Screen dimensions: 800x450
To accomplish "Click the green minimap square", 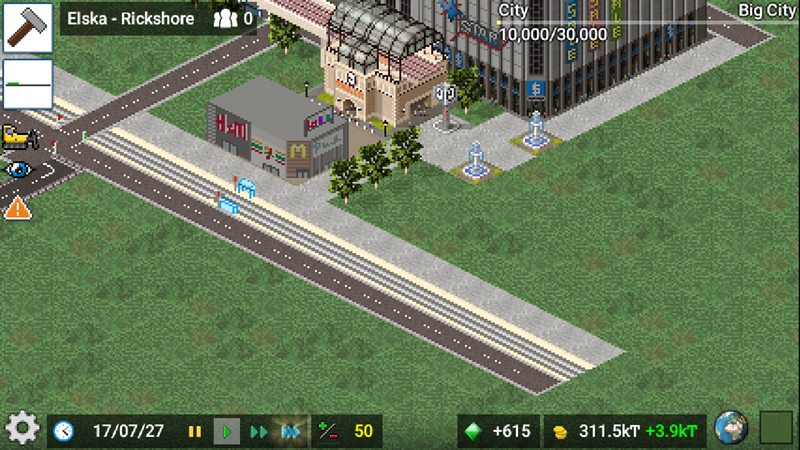I will point(776,430).
